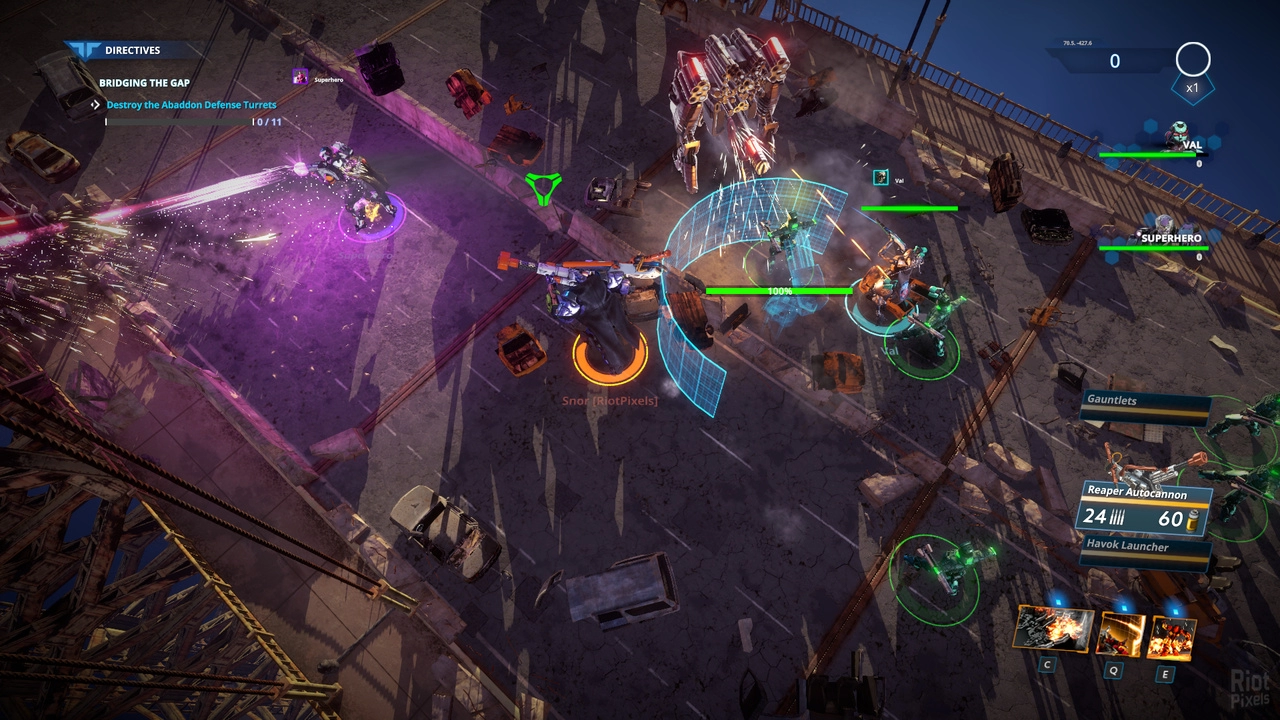Click the x1 score multiplier badge
This screenshot has width=1280, height=720.
coord(1192,87)
